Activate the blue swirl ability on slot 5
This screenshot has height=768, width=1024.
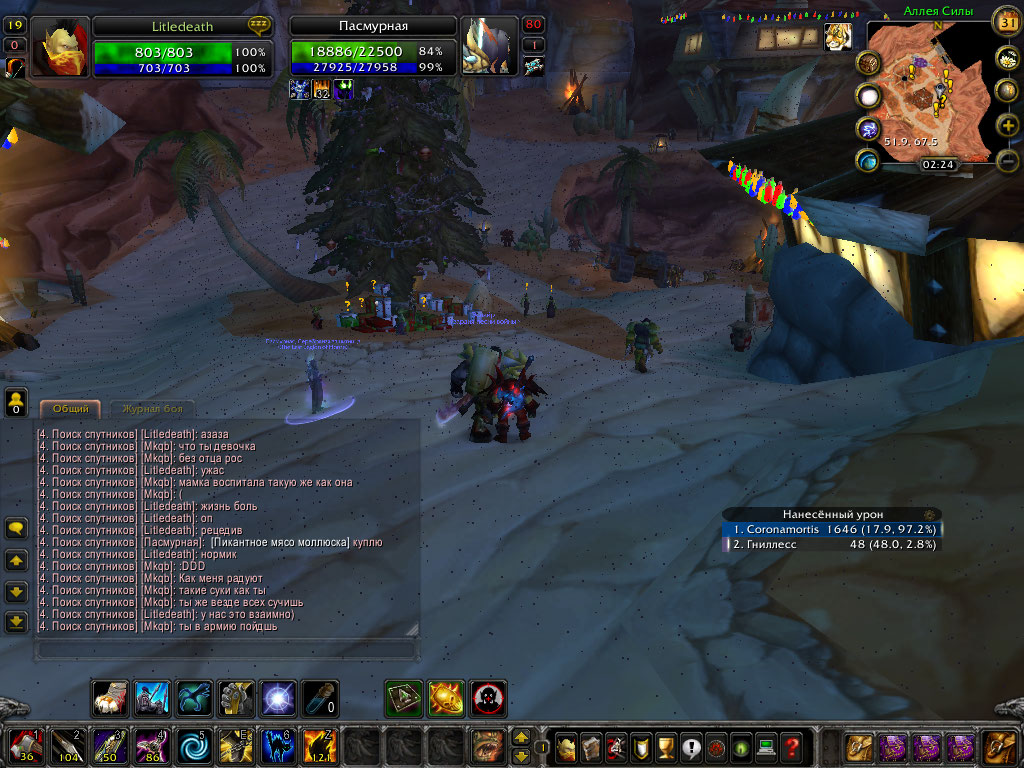(x=192, y=747)
